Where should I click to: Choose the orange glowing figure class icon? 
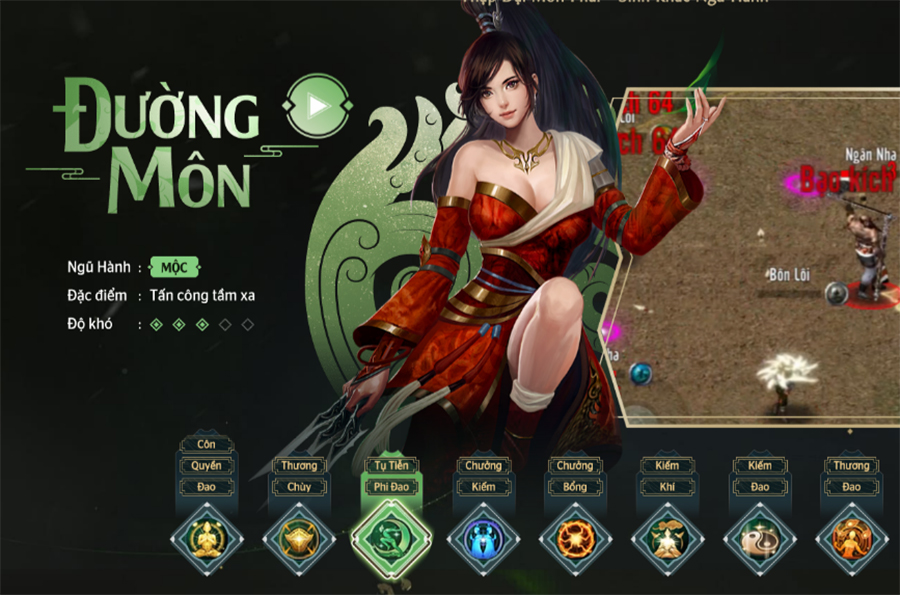click(x=851, y=539)
